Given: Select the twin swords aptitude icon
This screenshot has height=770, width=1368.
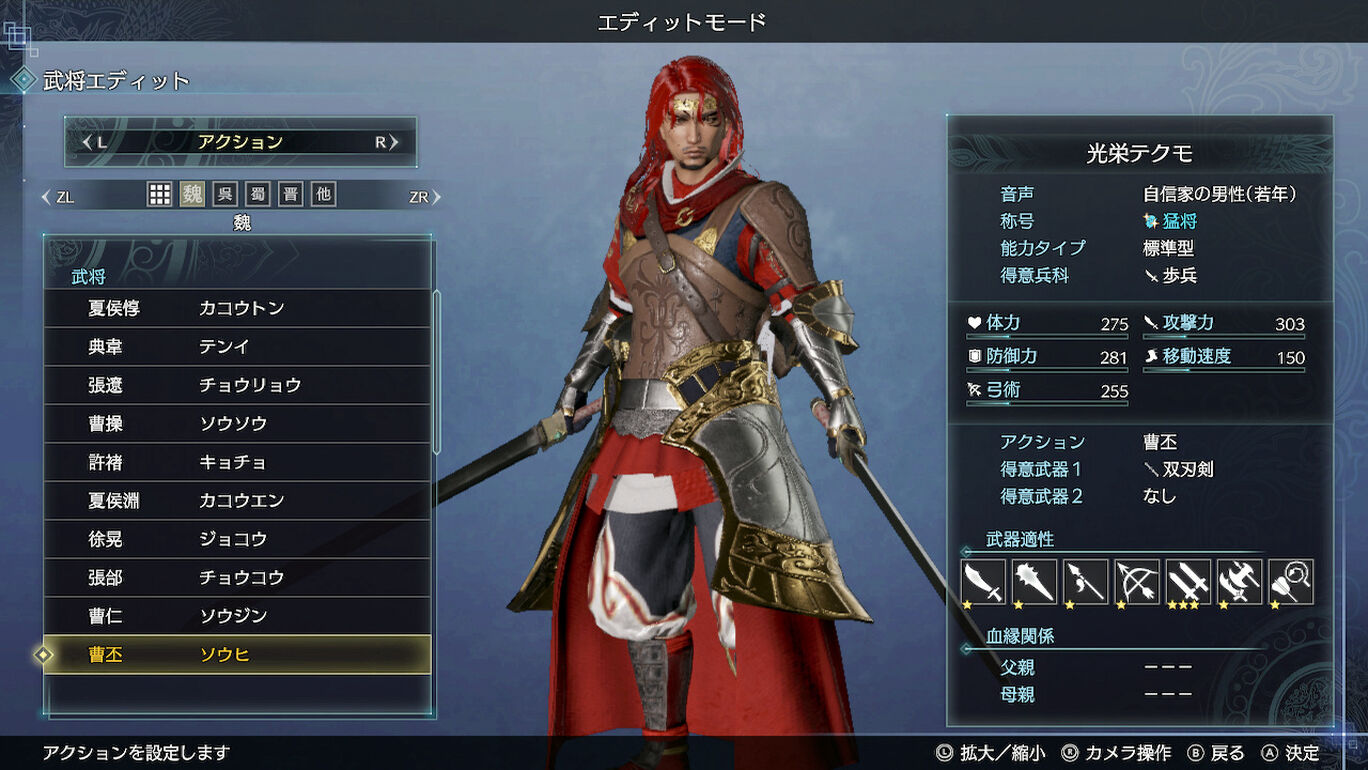Looking at the screenshot, I should 1188,581.
